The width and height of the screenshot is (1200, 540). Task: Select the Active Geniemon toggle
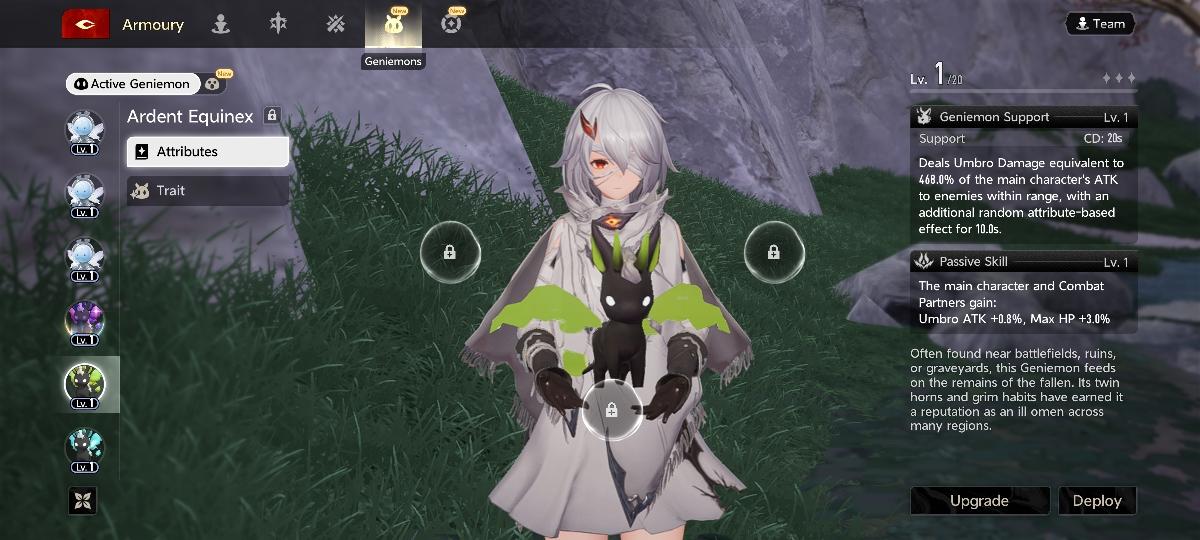coord(131,84)
